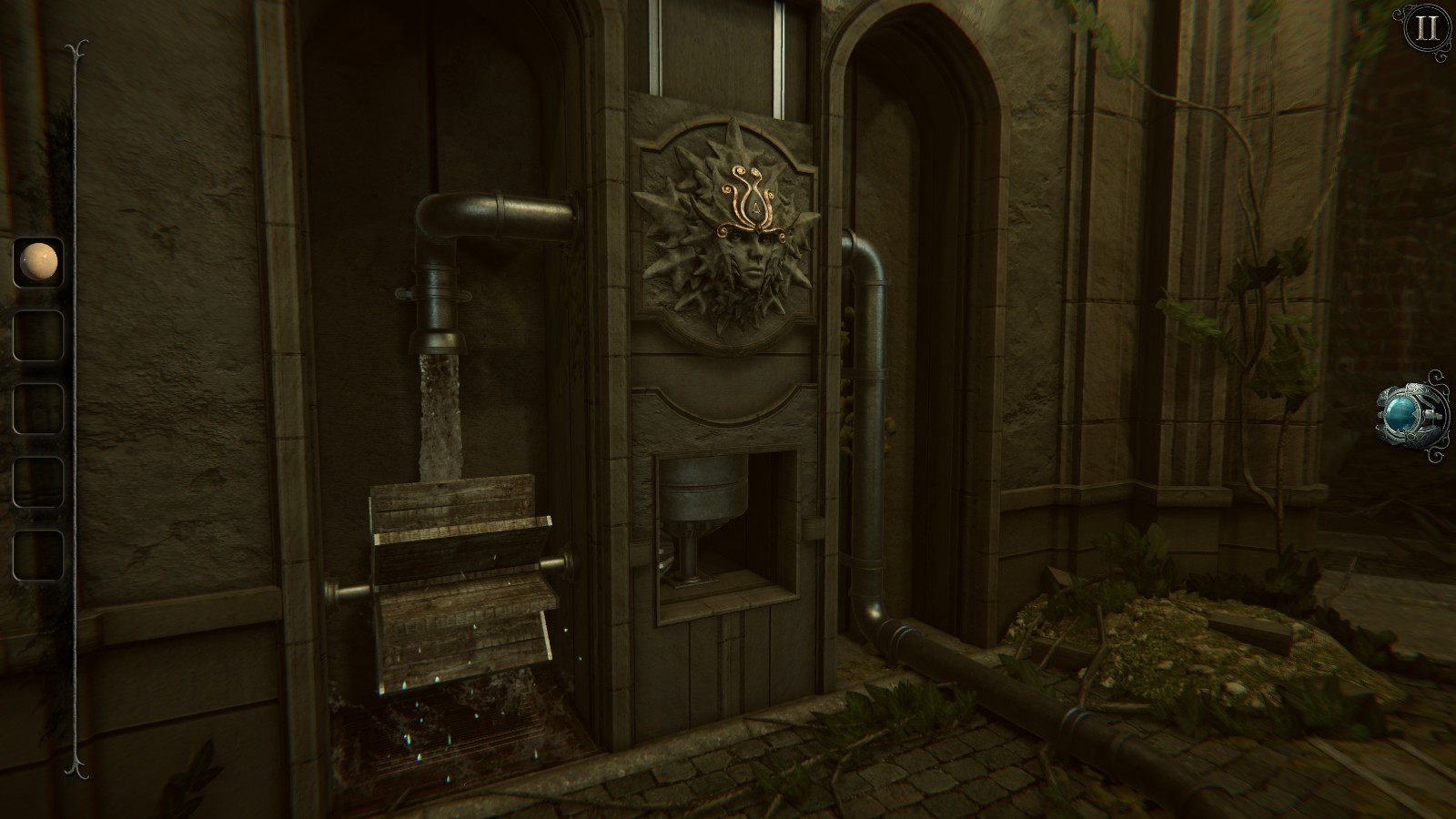Open the second inventory slot
The image size is (1456, 819).
click(38, 333)
